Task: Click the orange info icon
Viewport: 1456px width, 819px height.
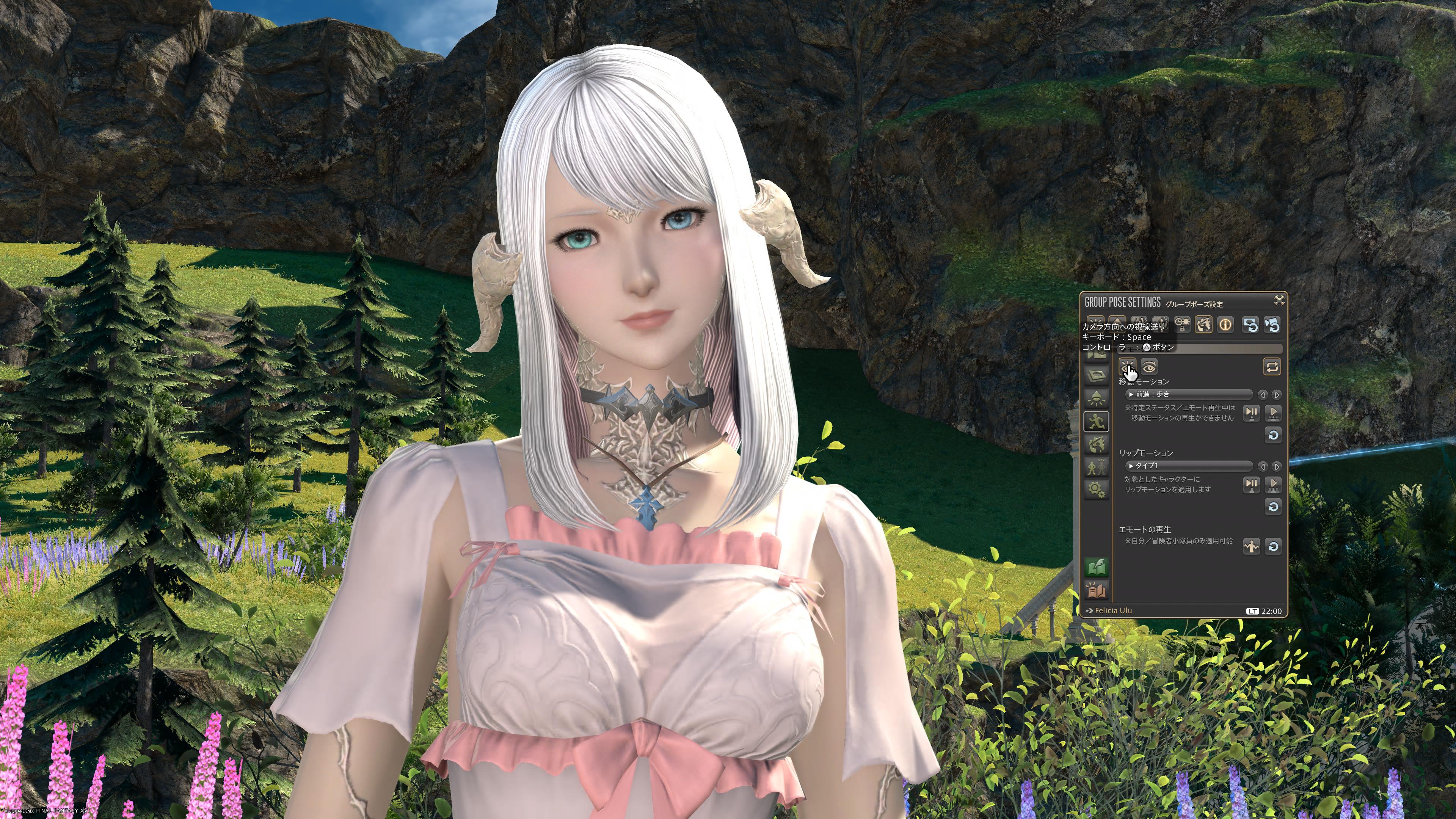Action: click(1225, 325)
